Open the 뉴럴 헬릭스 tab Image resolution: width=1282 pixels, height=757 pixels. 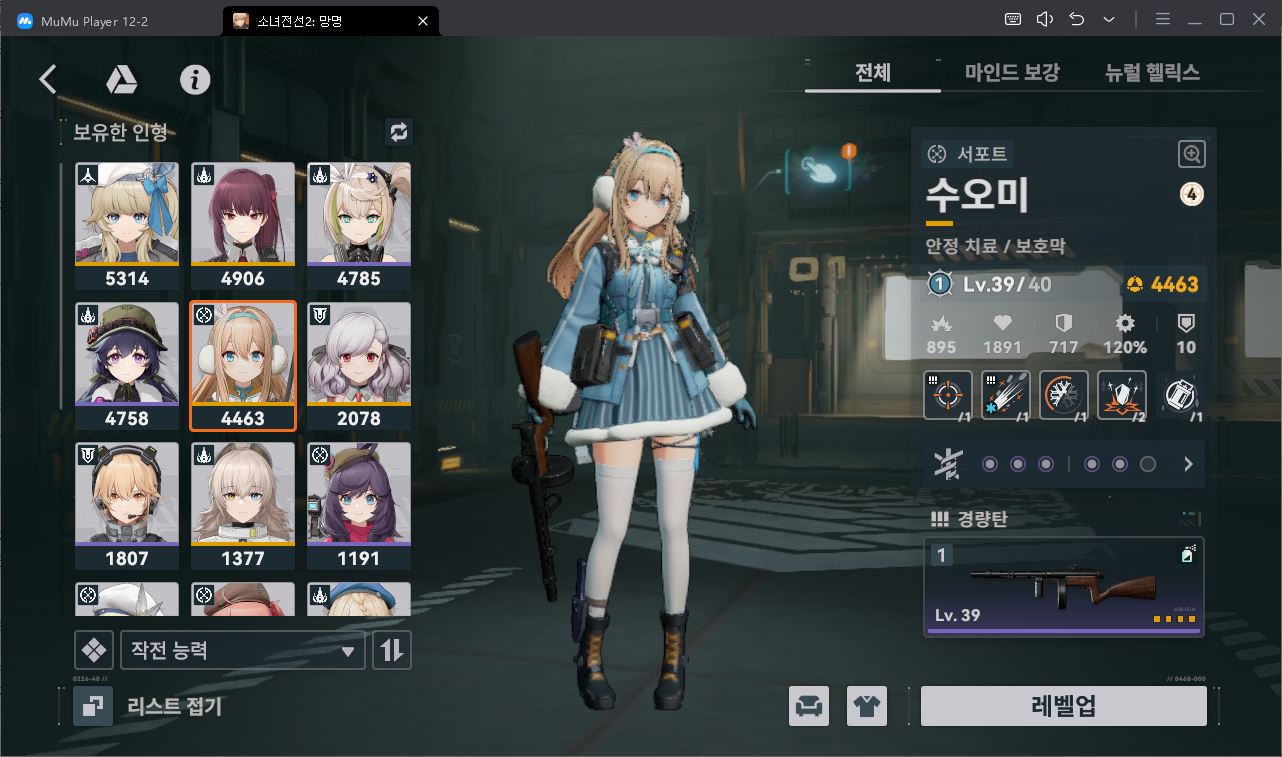[x=1152, y=72]
